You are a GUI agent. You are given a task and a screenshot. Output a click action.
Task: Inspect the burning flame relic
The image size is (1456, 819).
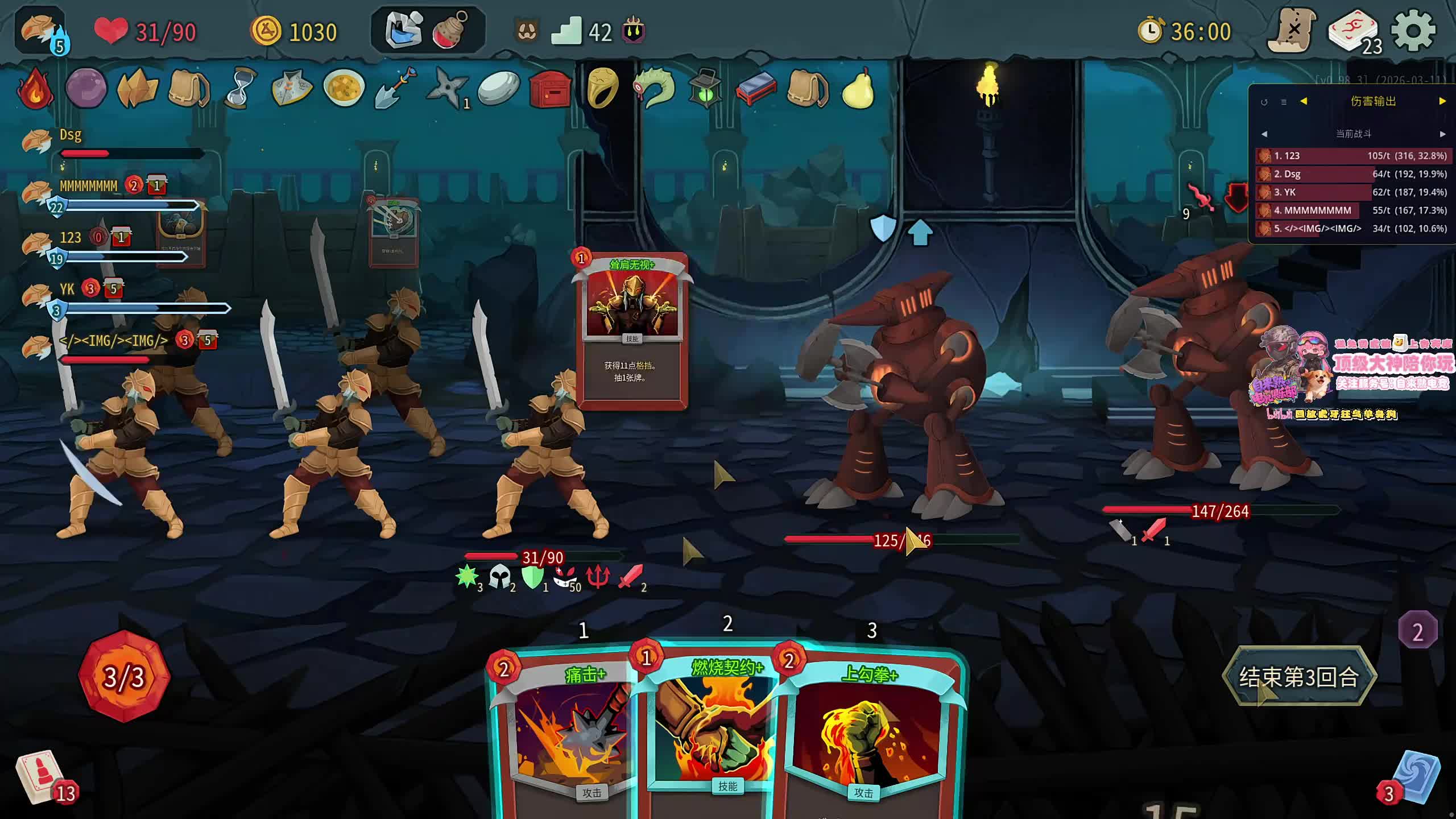35,89
